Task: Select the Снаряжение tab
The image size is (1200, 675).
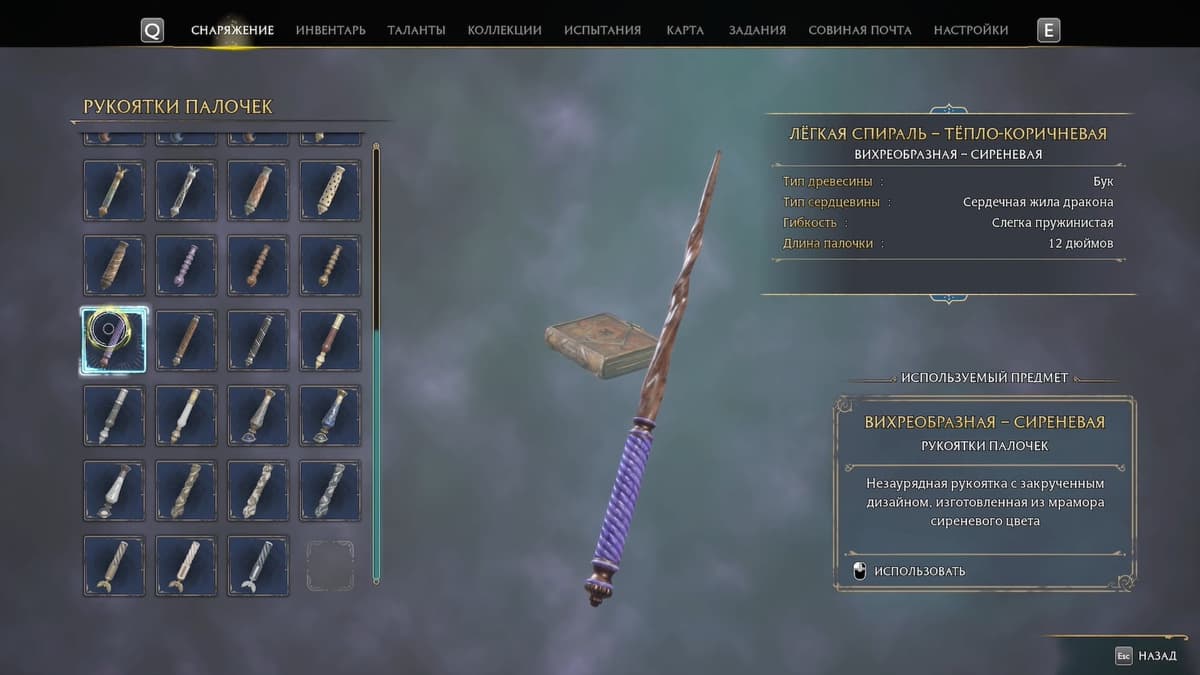Action: 232,30
